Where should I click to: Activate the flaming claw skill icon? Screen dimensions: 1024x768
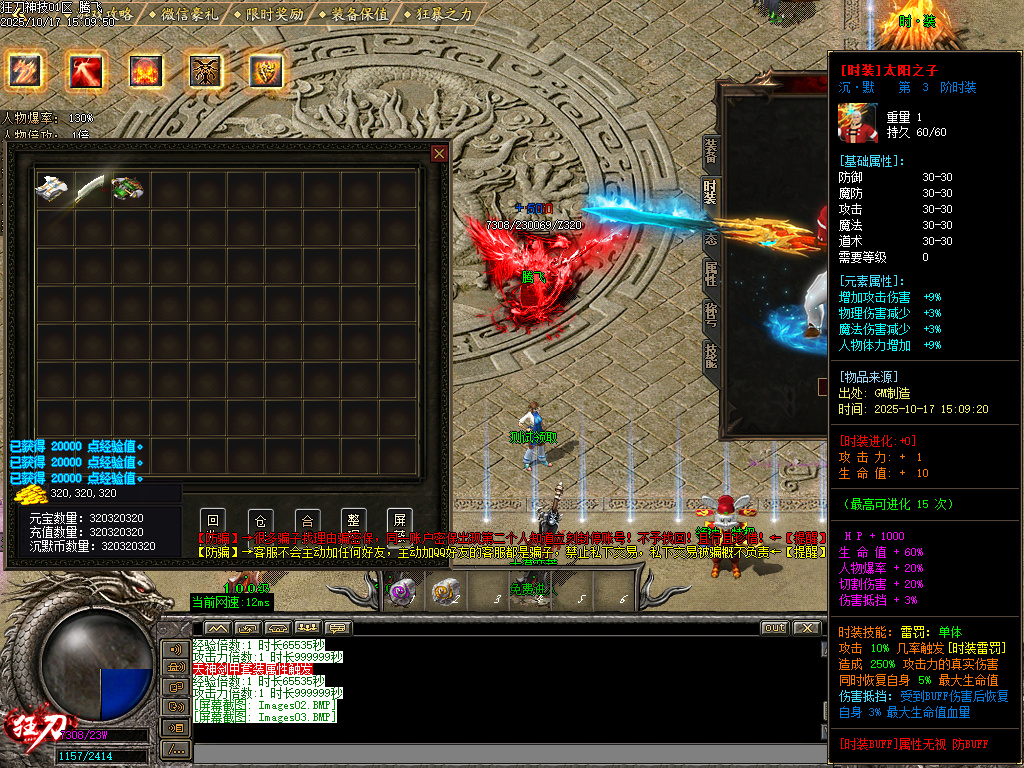pyautogui.click(x=24, y=70)
